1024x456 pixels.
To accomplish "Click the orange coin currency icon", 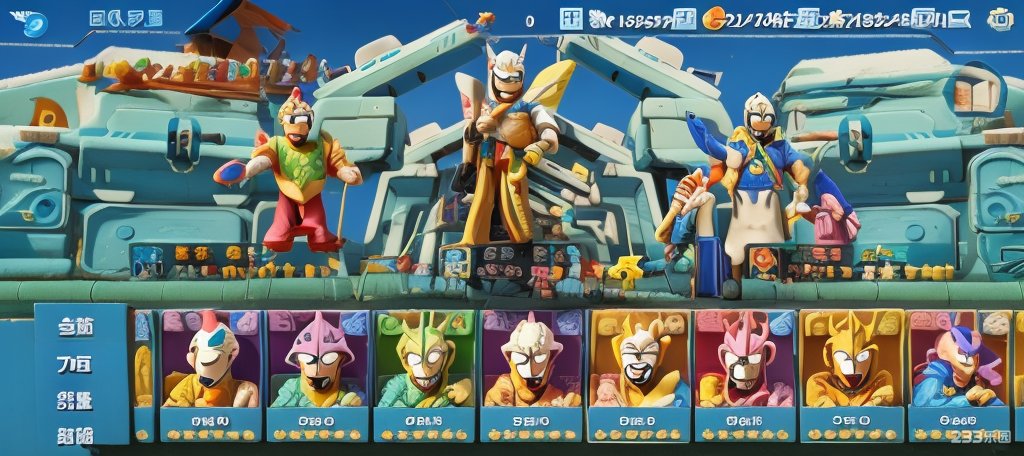I will tap(714, 17).
